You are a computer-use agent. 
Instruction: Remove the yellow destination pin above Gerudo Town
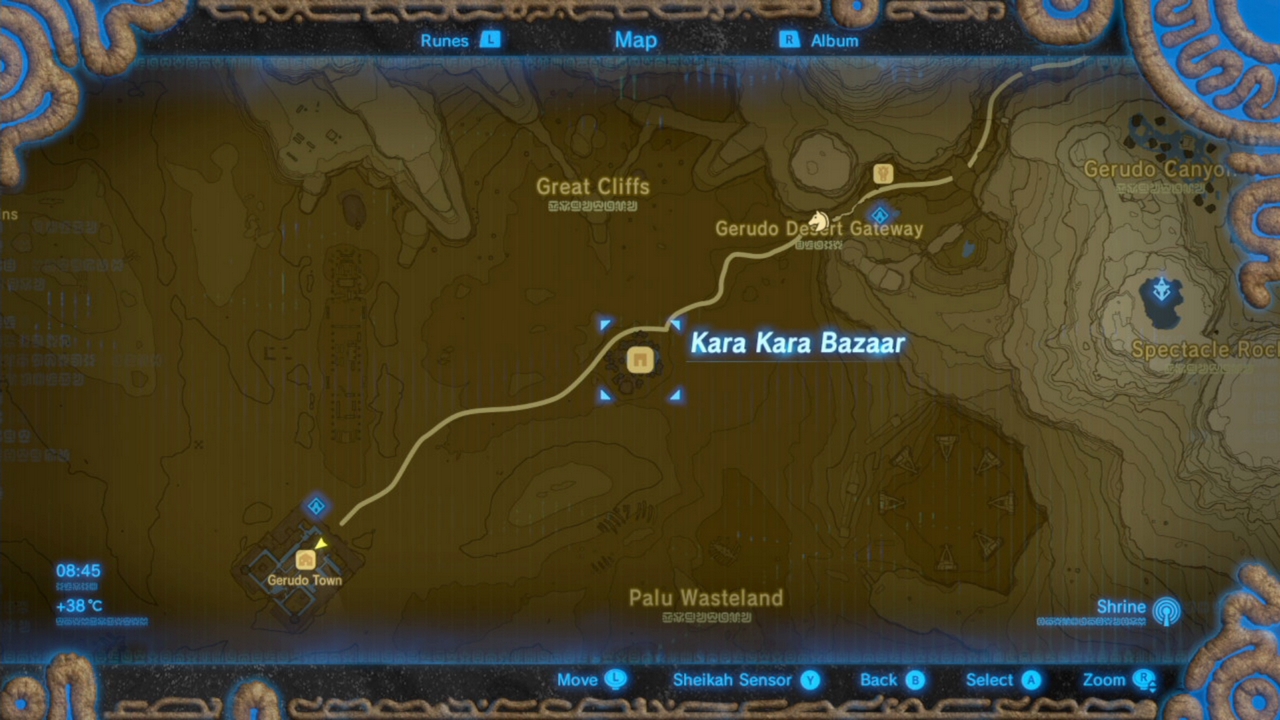pos(321,542)
